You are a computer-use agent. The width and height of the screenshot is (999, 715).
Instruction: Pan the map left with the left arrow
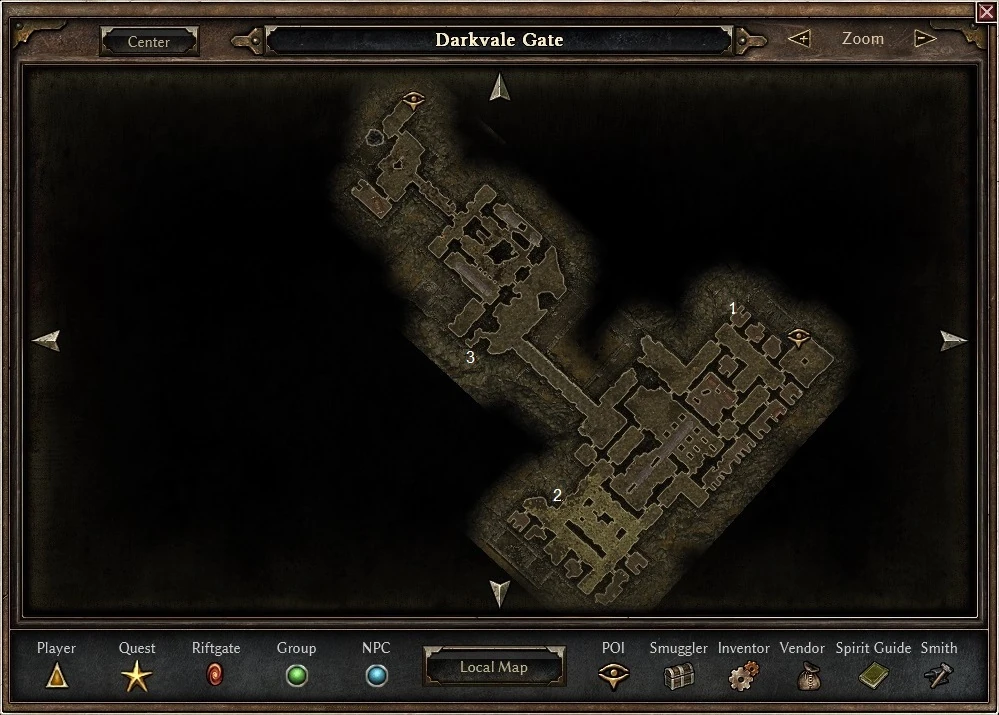[x=46, y=341]
